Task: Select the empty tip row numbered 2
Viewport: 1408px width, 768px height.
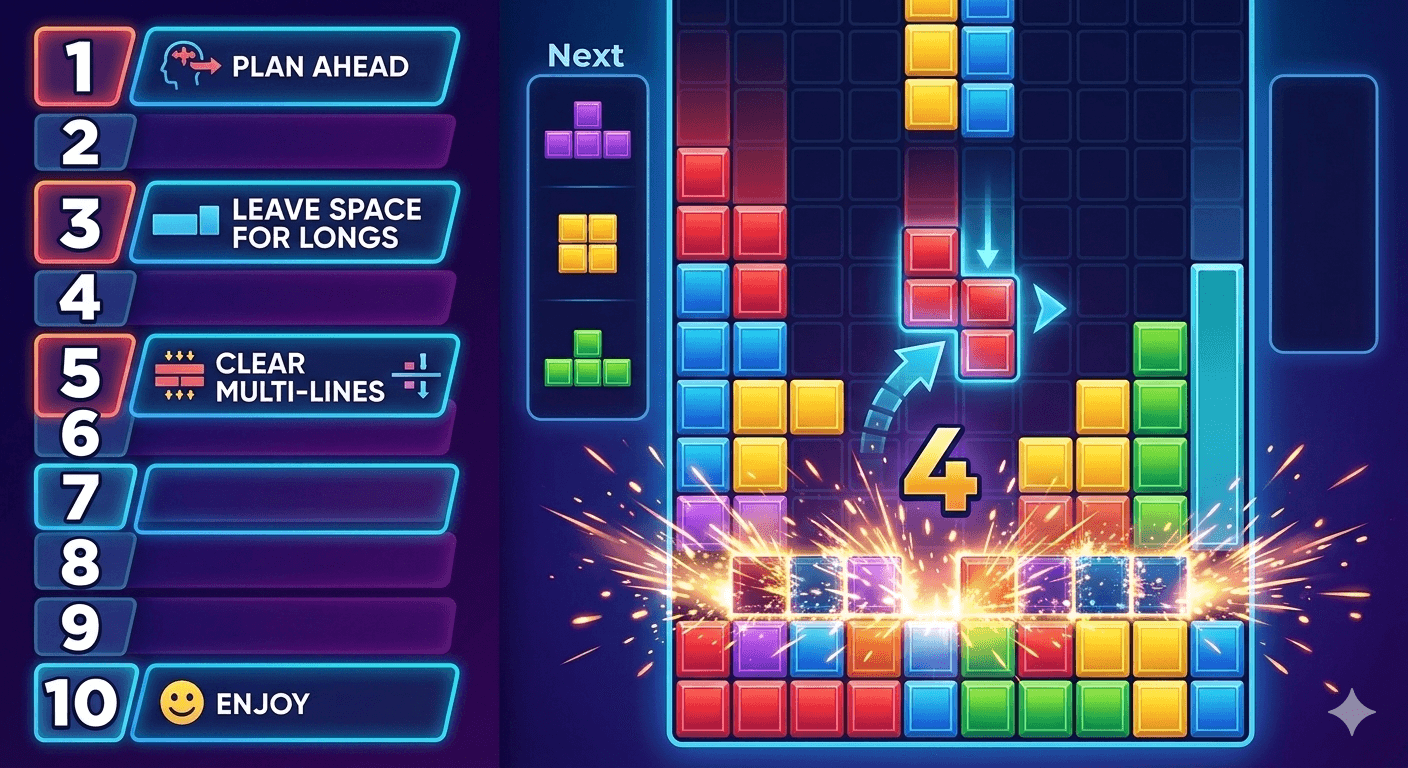Action: click(x=290, y=143)
